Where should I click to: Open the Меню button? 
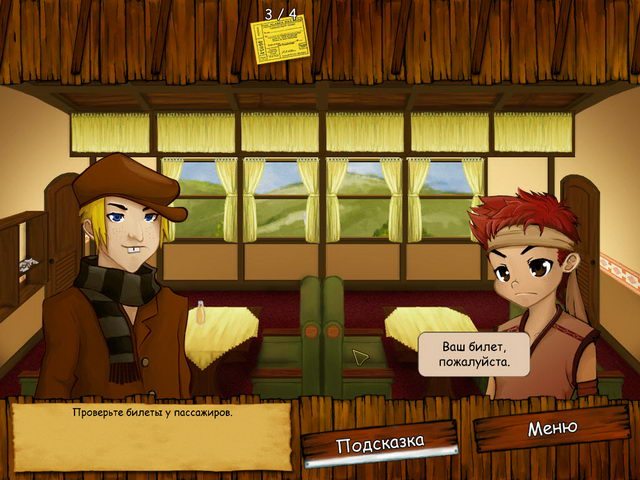coord(552,428)
